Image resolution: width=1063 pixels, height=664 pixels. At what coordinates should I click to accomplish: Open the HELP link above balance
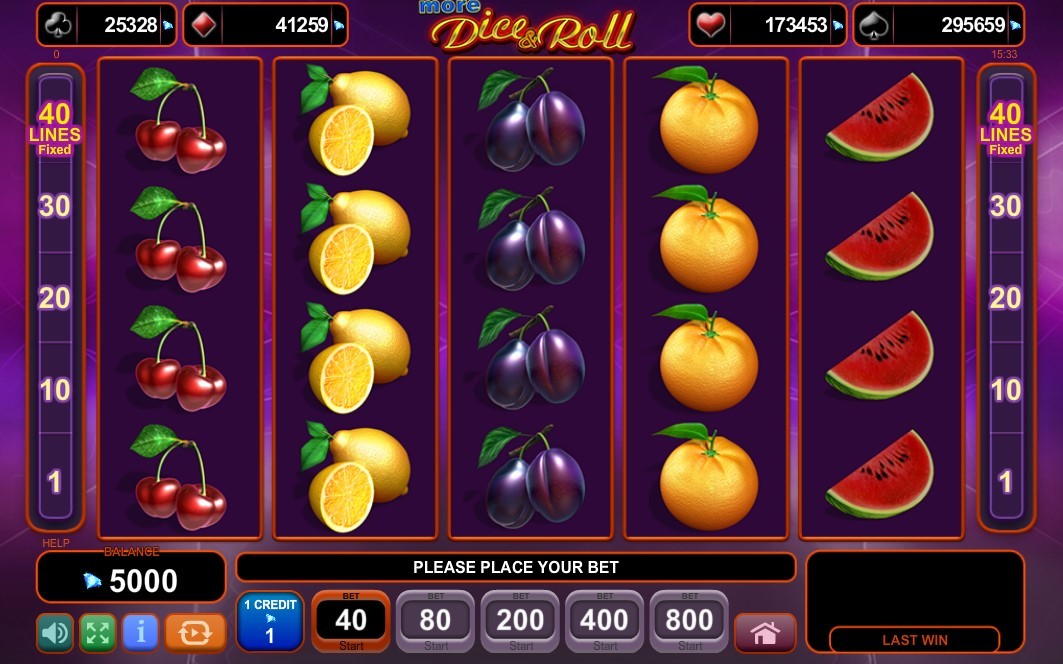pyautogui.click(x=56, y=543)
